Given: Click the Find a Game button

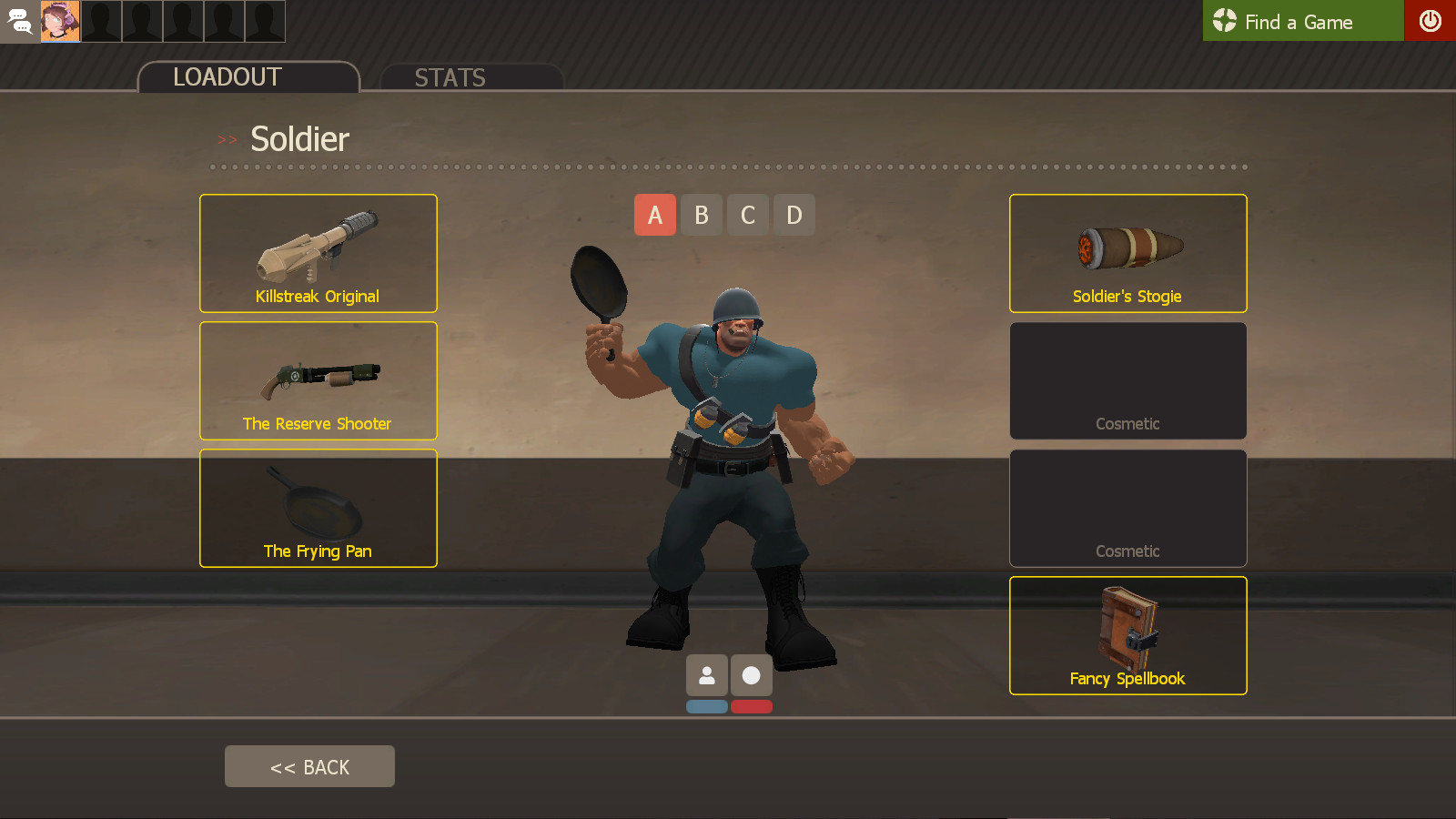Looking at the screenshot, I should pyautogui.click(x=1301, y=21).
